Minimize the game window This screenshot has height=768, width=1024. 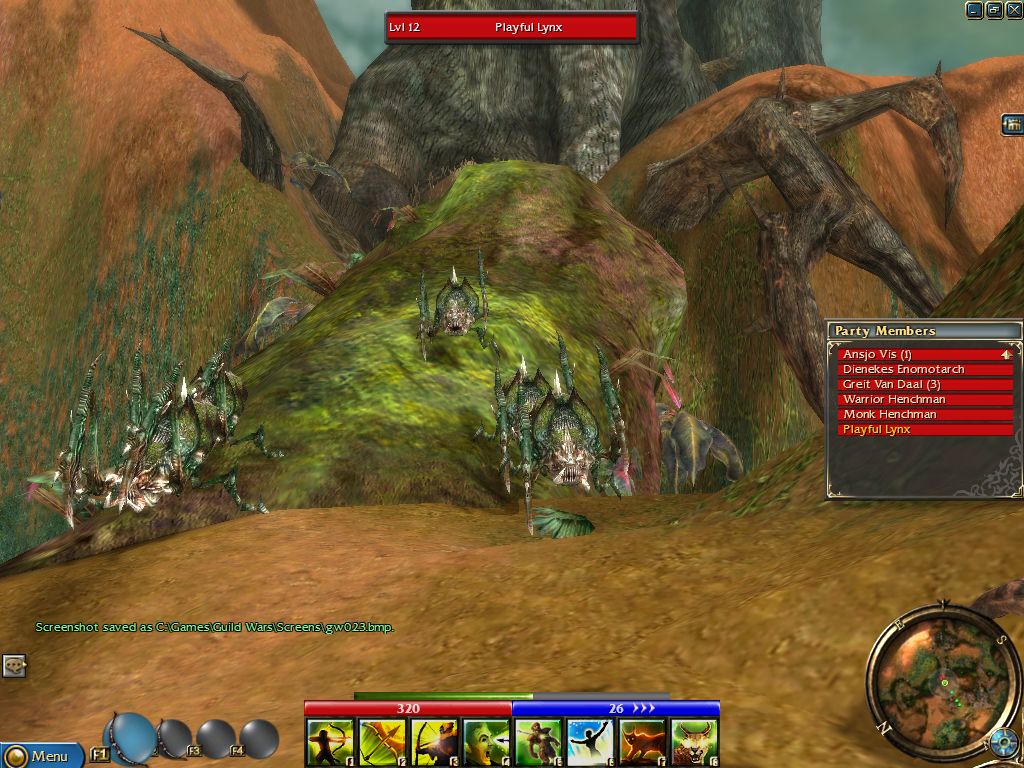(974, 10)
